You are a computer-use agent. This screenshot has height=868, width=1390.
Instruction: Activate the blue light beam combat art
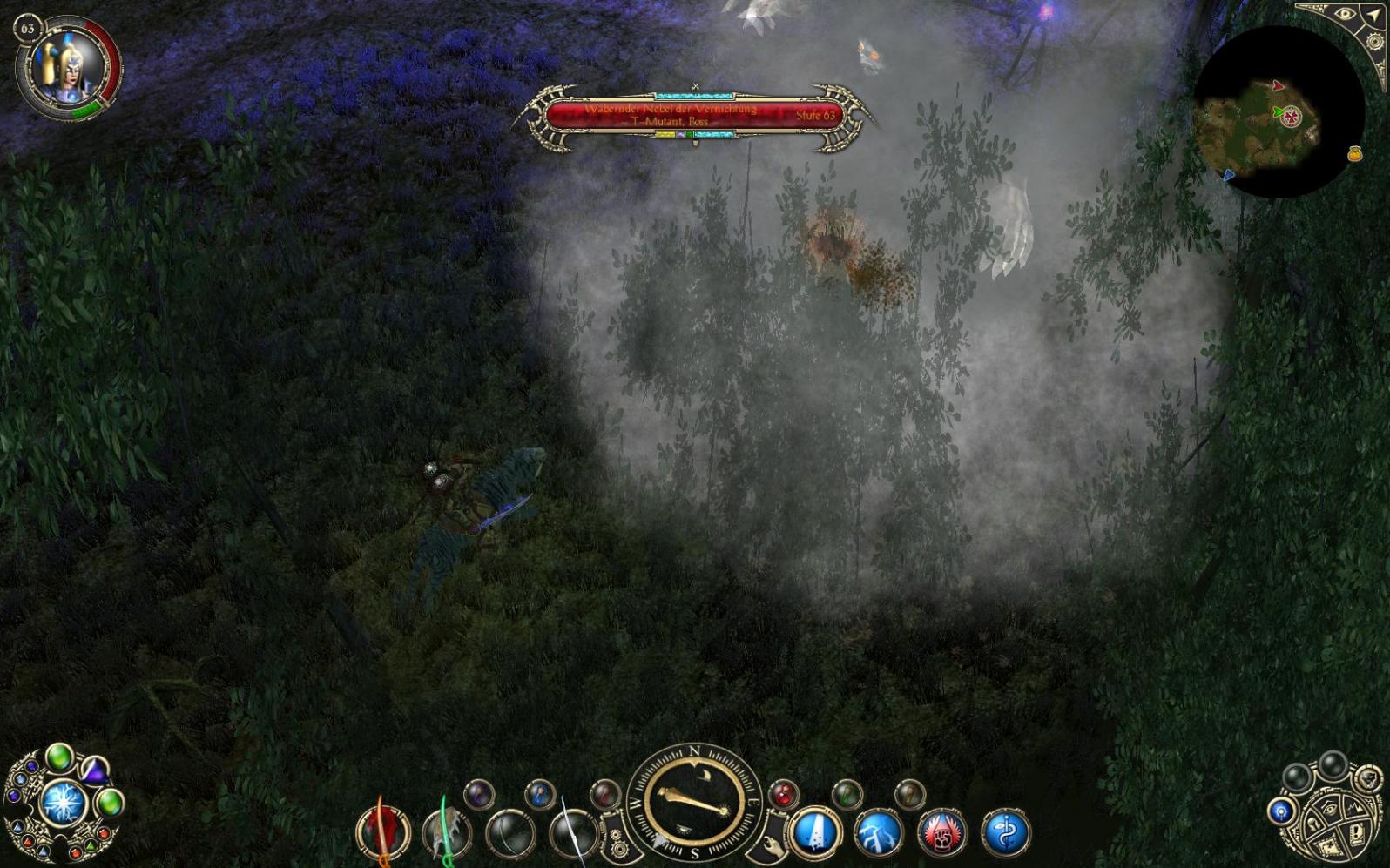pos(816,831)
